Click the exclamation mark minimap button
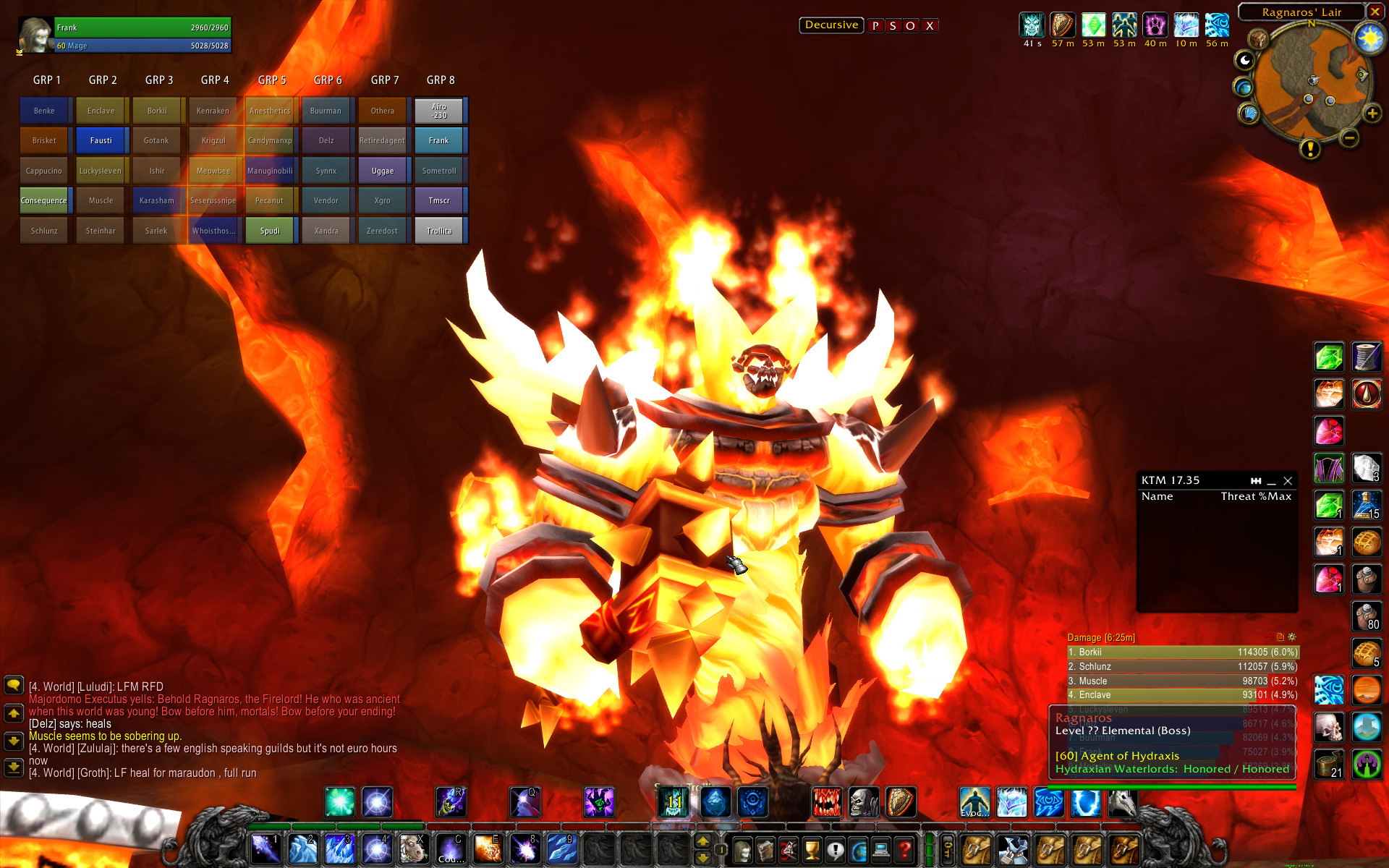The height and width of the screenshot is (868, 1389). pos(1310,148)
